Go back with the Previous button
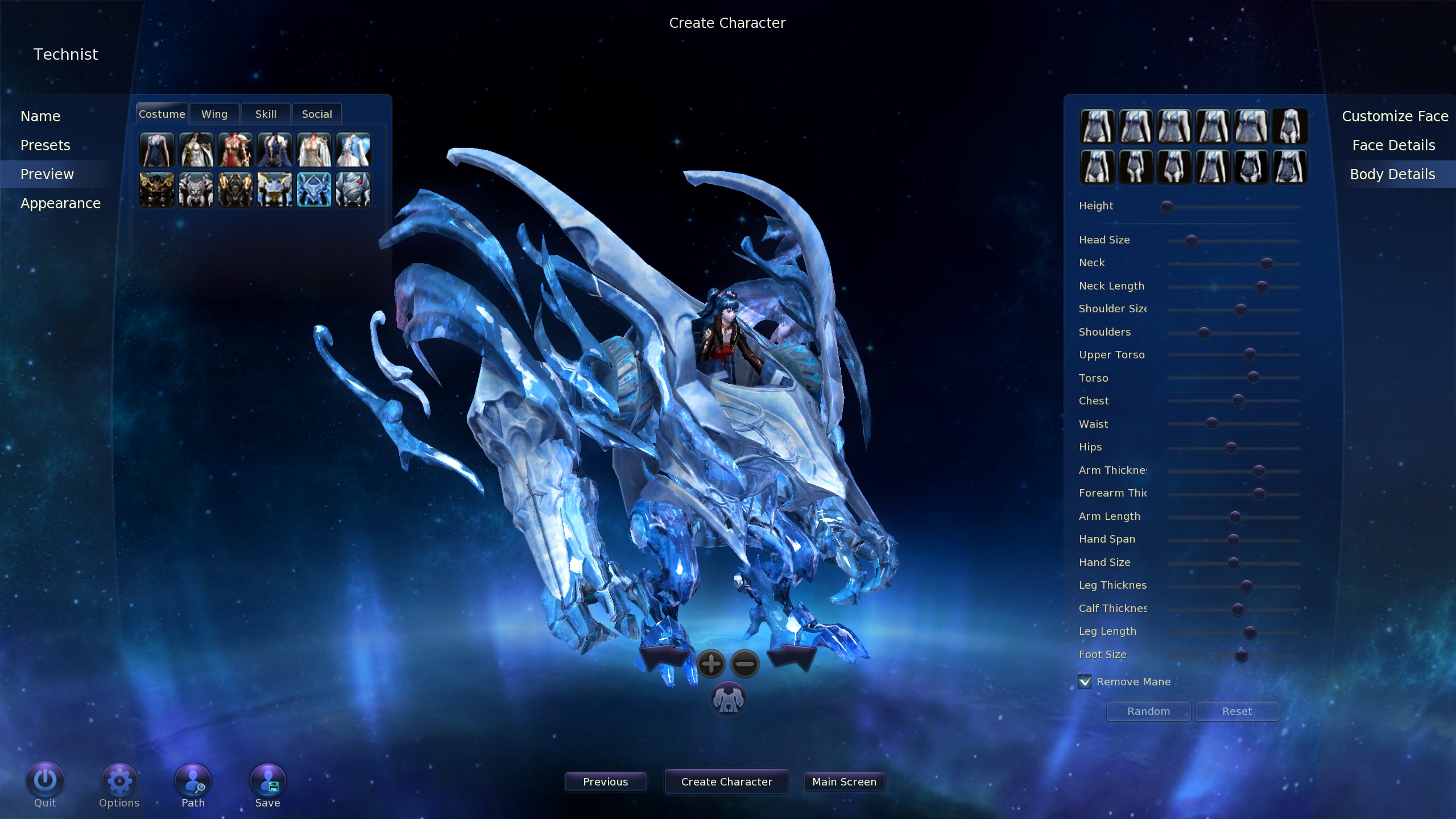This screenshot has height=819, width=1456. click(605, 782)
